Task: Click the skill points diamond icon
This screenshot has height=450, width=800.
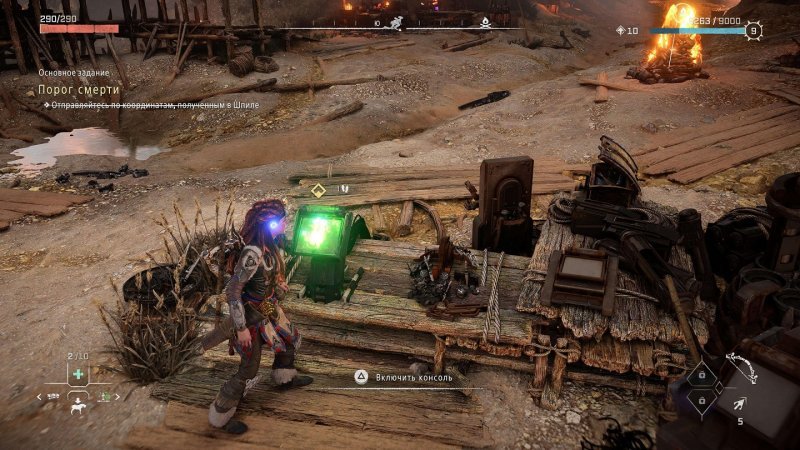Action: coord(619,31)
